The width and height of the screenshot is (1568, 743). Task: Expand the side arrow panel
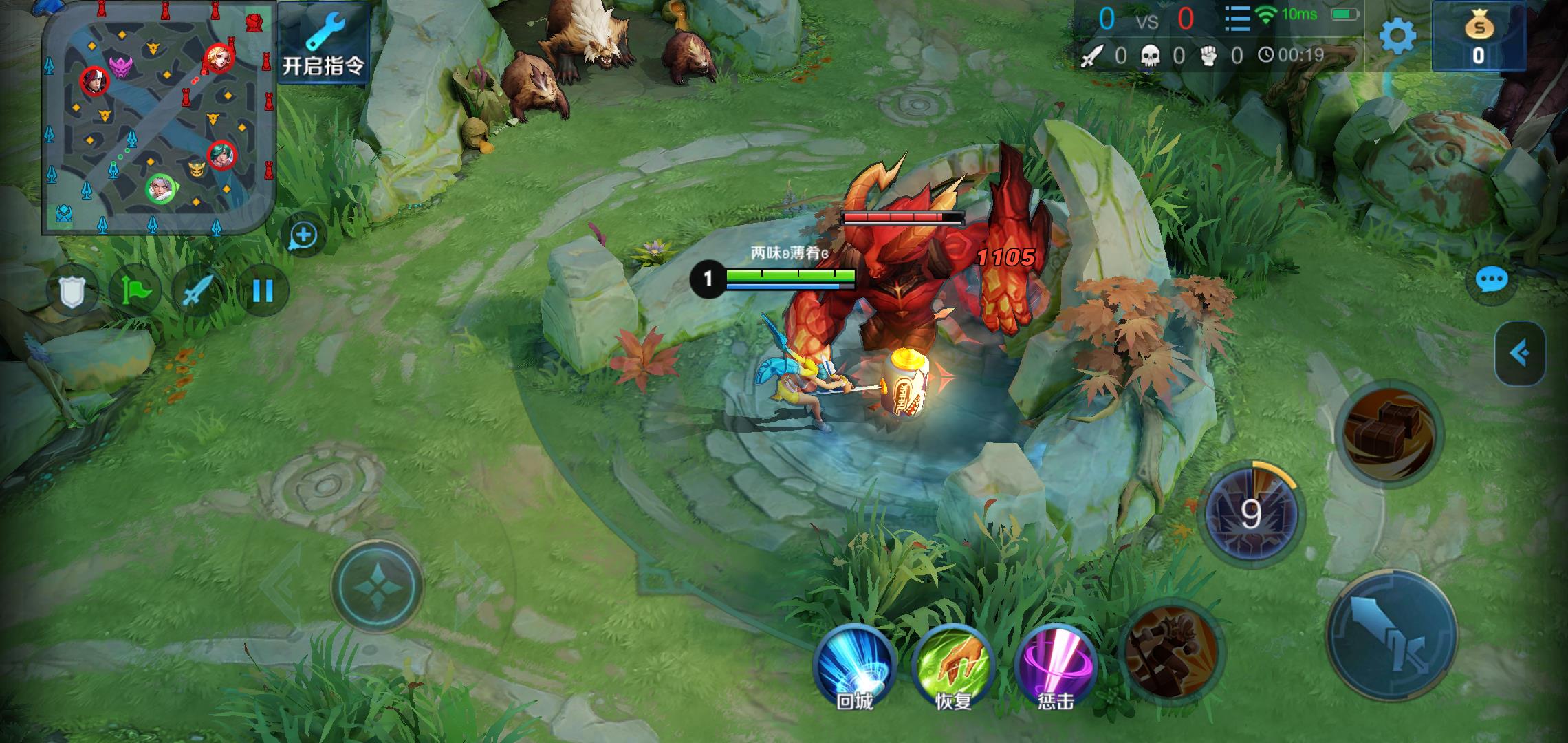(1520, 354)
